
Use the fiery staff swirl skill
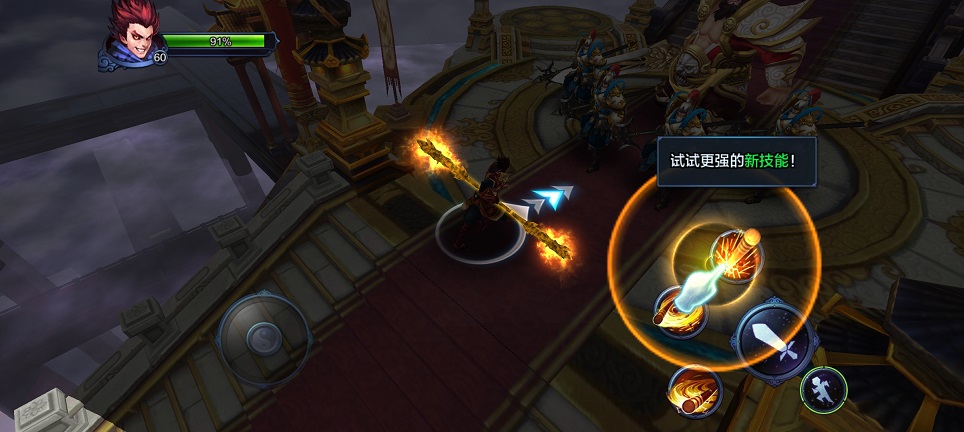tap(694, 389)
